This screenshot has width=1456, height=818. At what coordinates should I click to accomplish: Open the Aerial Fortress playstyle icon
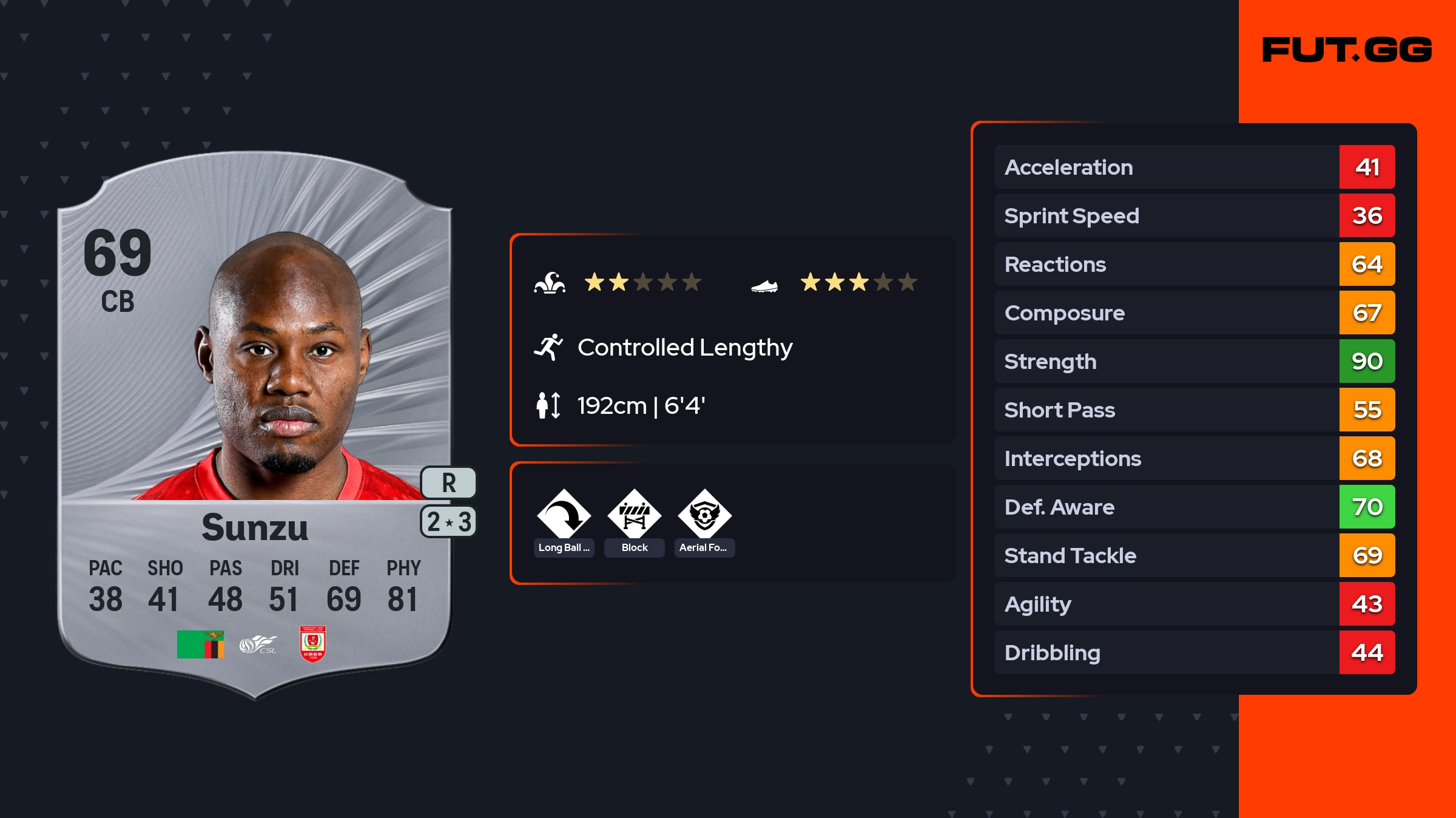click(x=704, y=515)
